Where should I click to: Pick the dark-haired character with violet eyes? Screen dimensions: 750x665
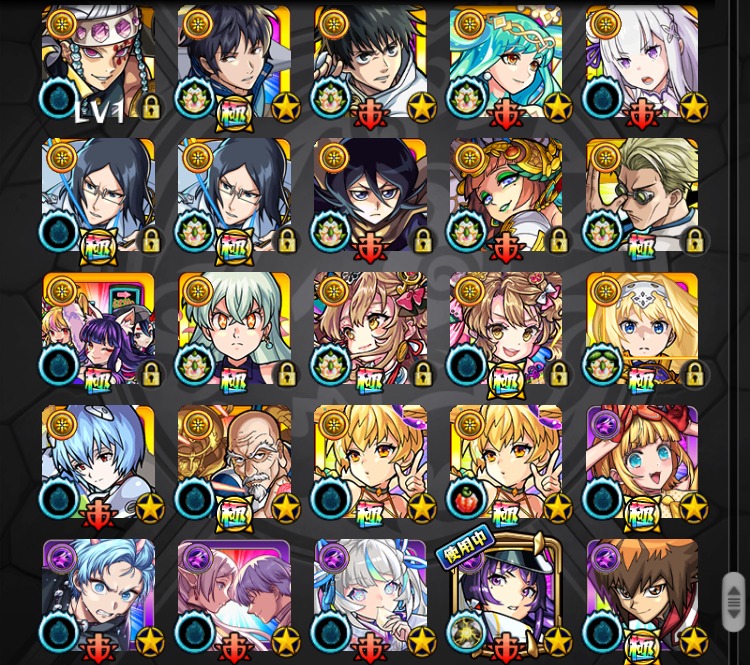point(370,196)
